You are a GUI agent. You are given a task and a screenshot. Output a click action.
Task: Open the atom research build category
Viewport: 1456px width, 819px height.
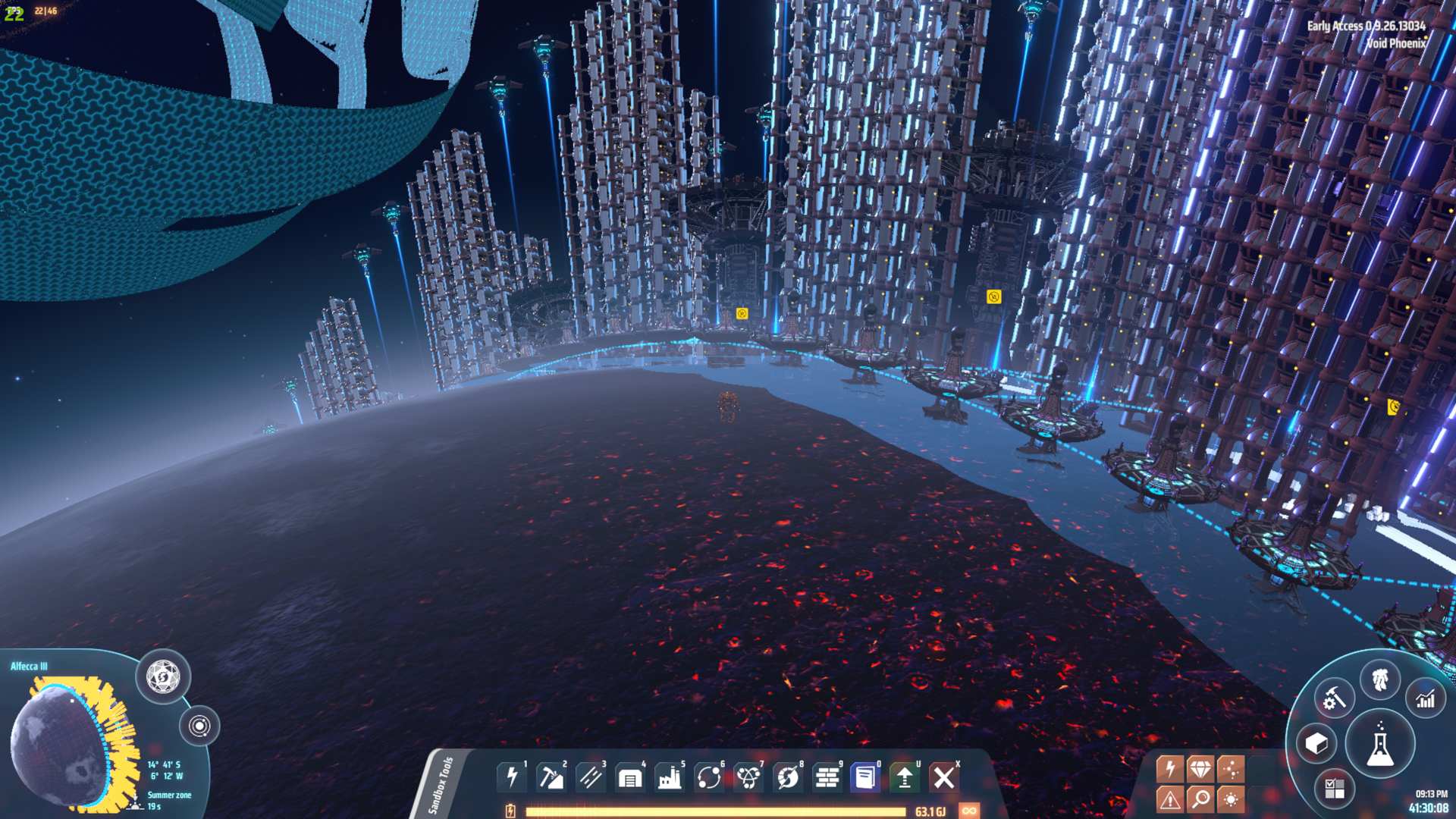coord(748,777)
